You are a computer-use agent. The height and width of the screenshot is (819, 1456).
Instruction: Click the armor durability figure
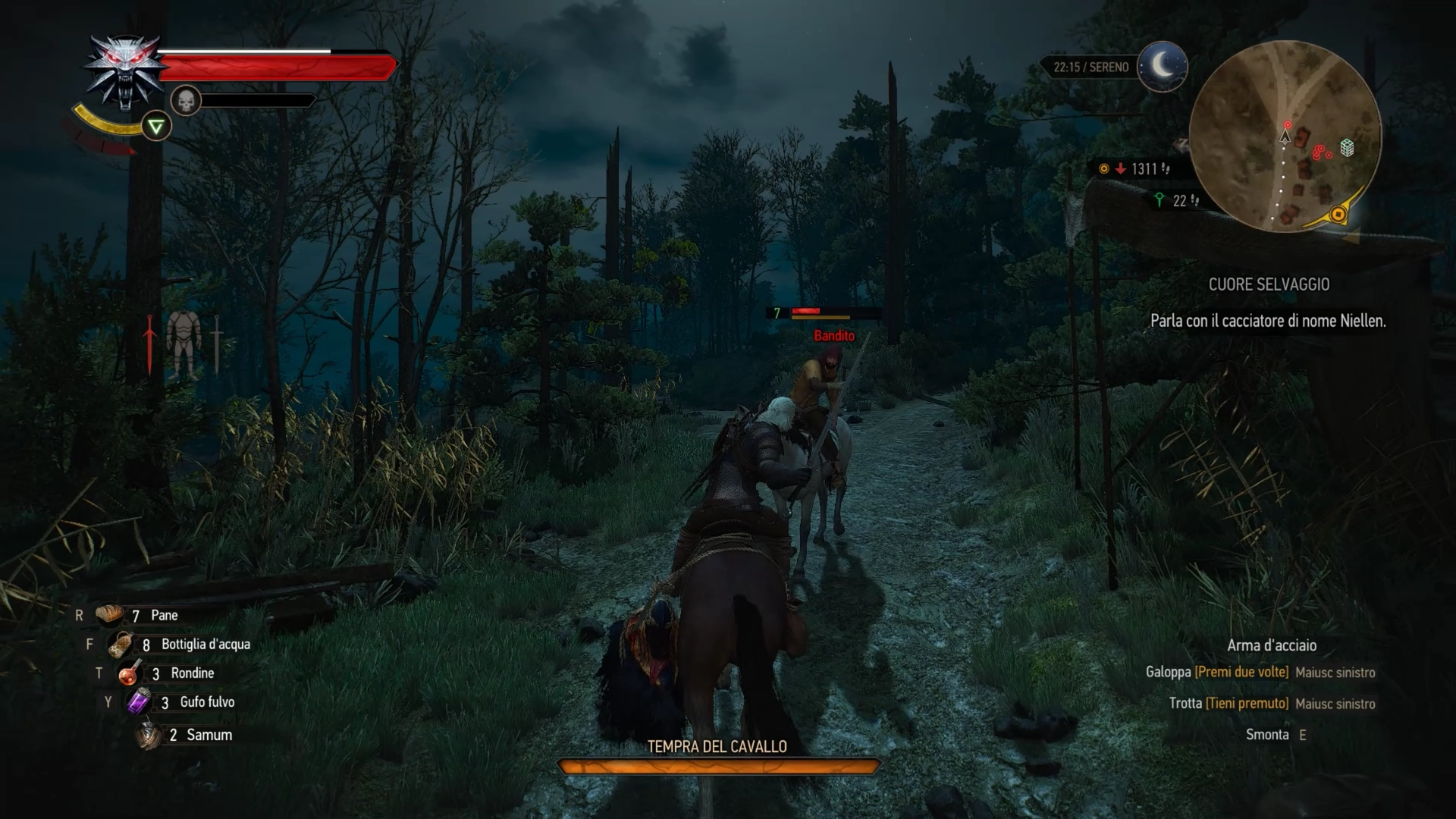[x=182, y=344]
